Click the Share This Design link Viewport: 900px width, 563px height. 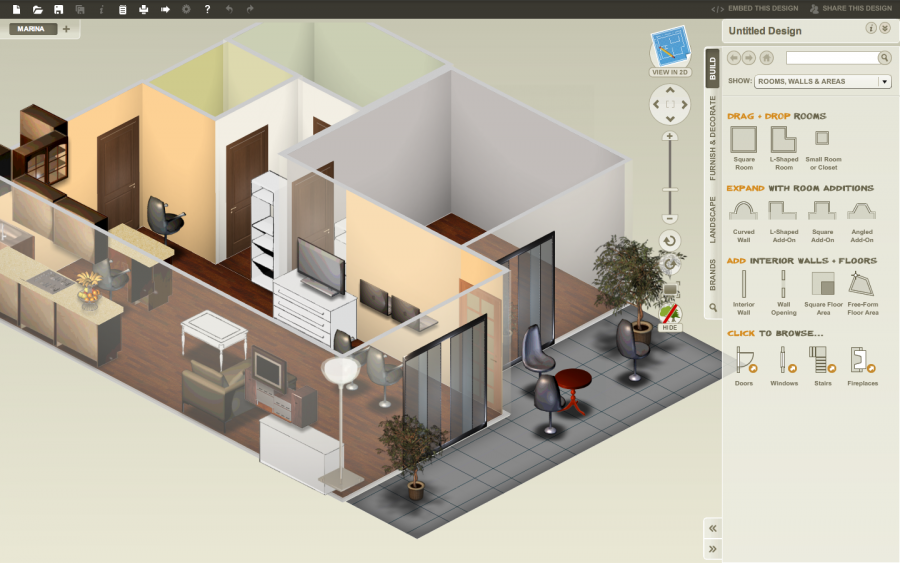[x=850, y=9]
